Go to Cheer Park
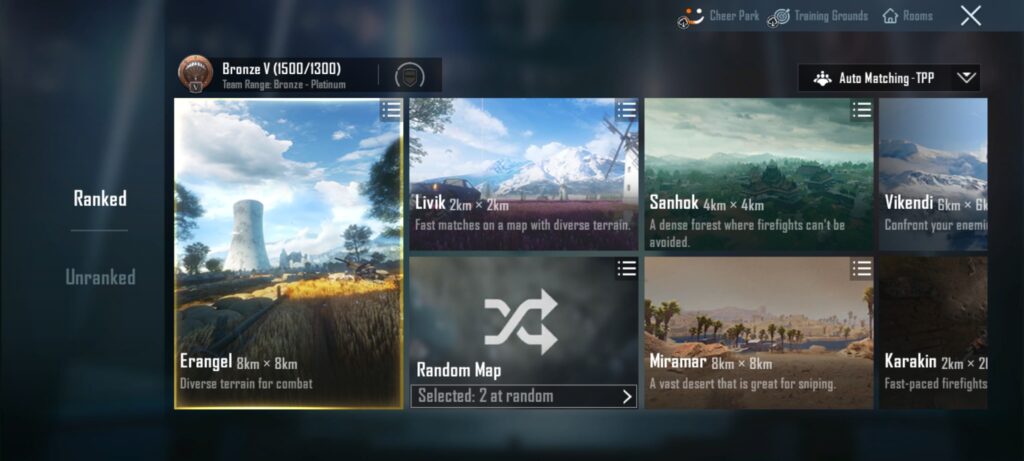 (x=720, y=16)
